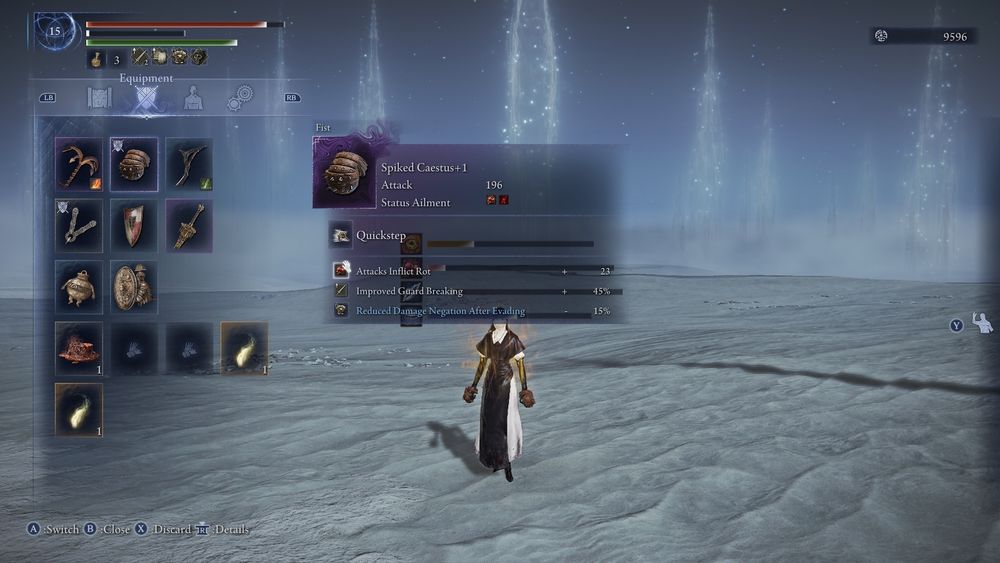Image resolution: width=1000 pixels, height=563 pixels.
Task: Open the gear settings tab
Action: click(239, 98)
